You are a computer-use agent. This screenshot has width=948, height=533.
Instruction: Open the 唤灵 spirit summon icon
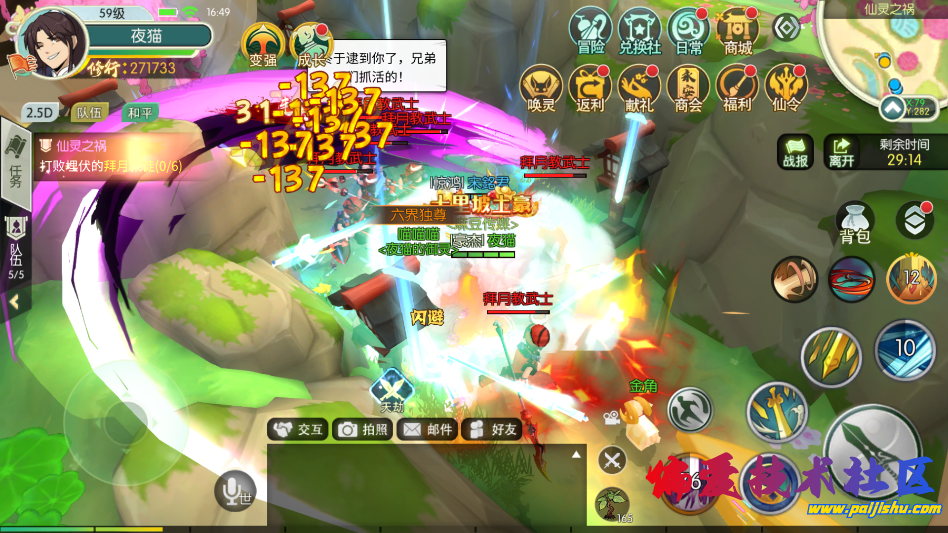(541, 87)
